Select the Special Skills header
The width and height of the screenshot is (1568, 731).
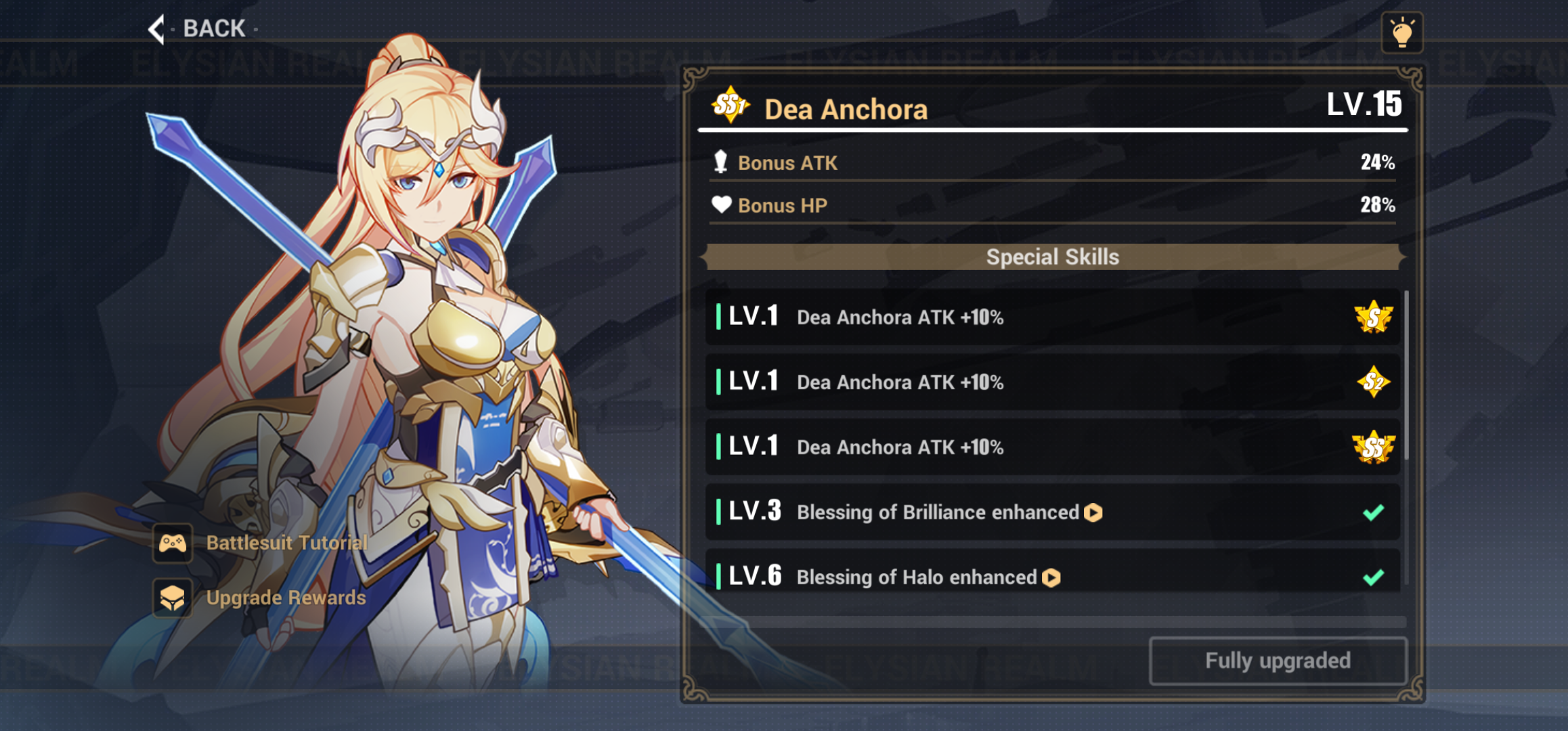[x=1053, y=257]
